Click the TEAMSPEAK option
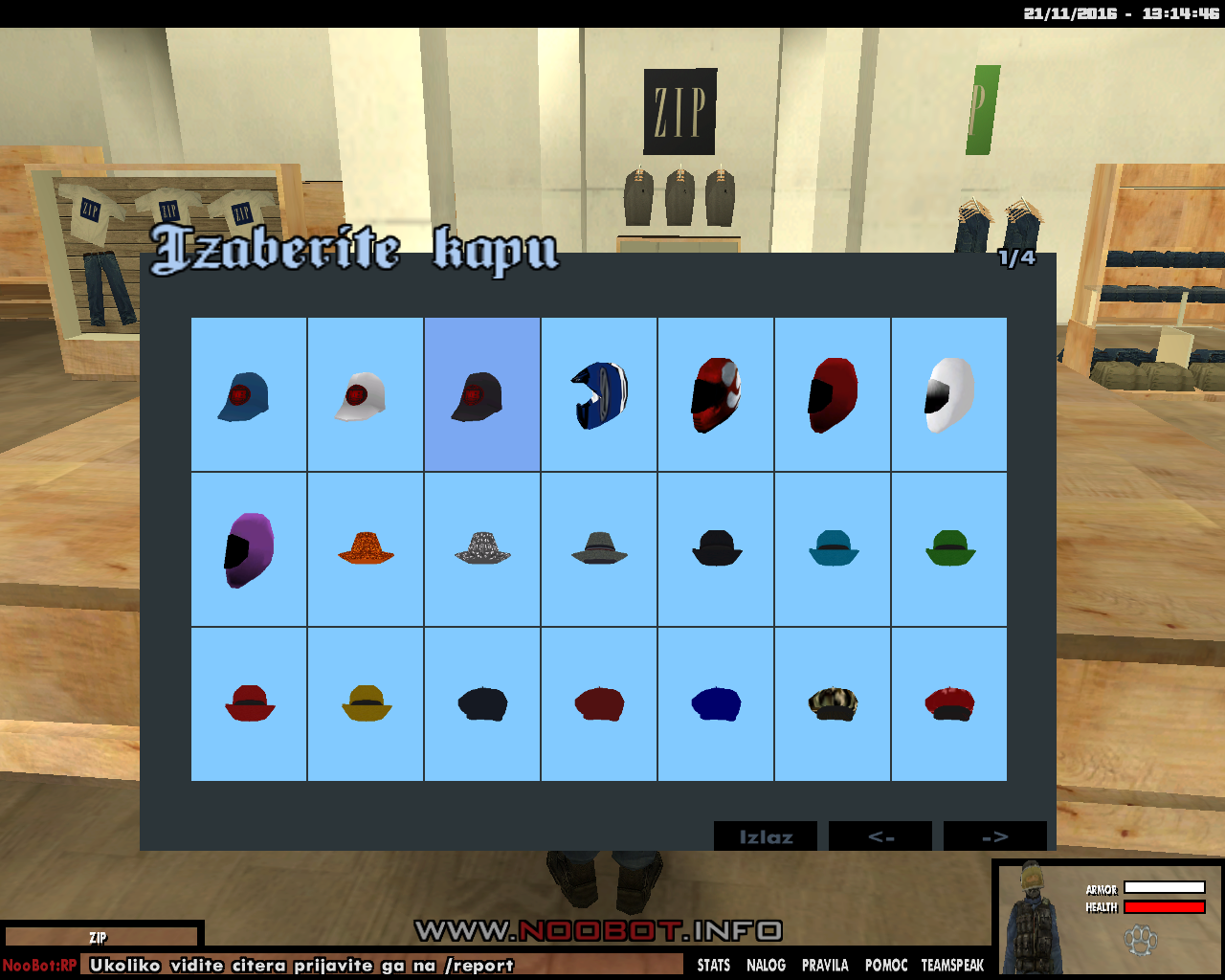 click(x=952, y=965)
